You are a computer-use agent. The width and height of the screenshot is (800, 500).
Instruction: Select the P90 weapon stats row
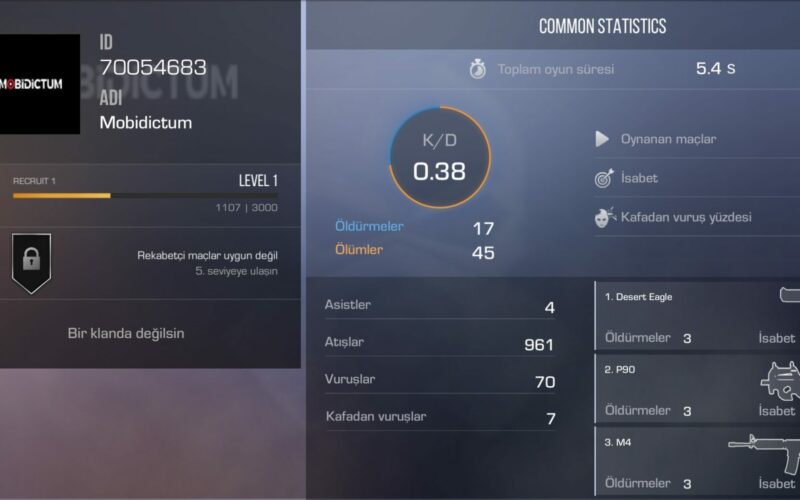pyautogui.click(x=698, y=389)
